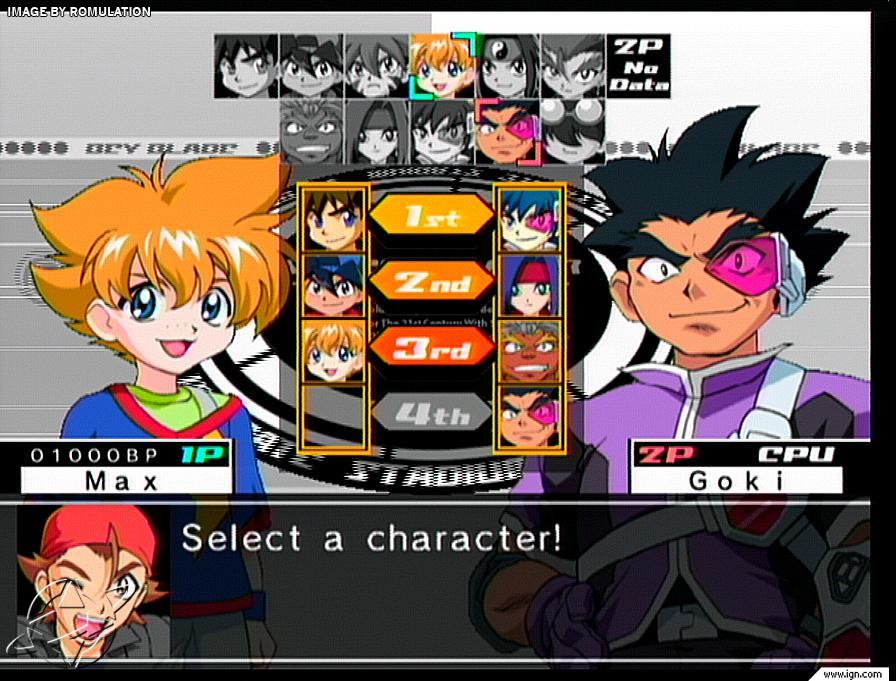This screenshot has width=896, height=681.
Task: Select the capped blue-haired boy in 1P's team
Action: click(x=334, y=284)
